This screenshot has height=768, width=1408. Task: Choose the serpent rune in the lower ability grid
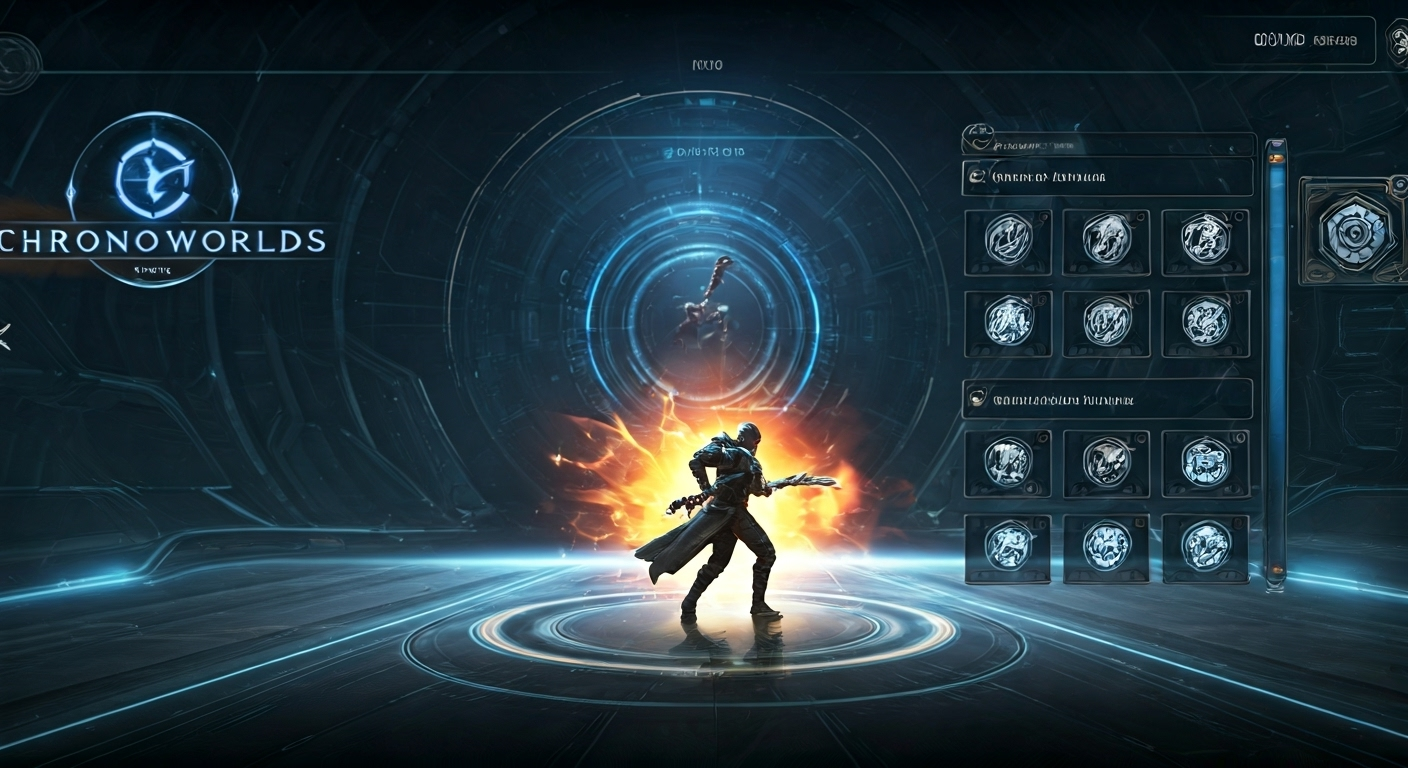pos(1105,462)
